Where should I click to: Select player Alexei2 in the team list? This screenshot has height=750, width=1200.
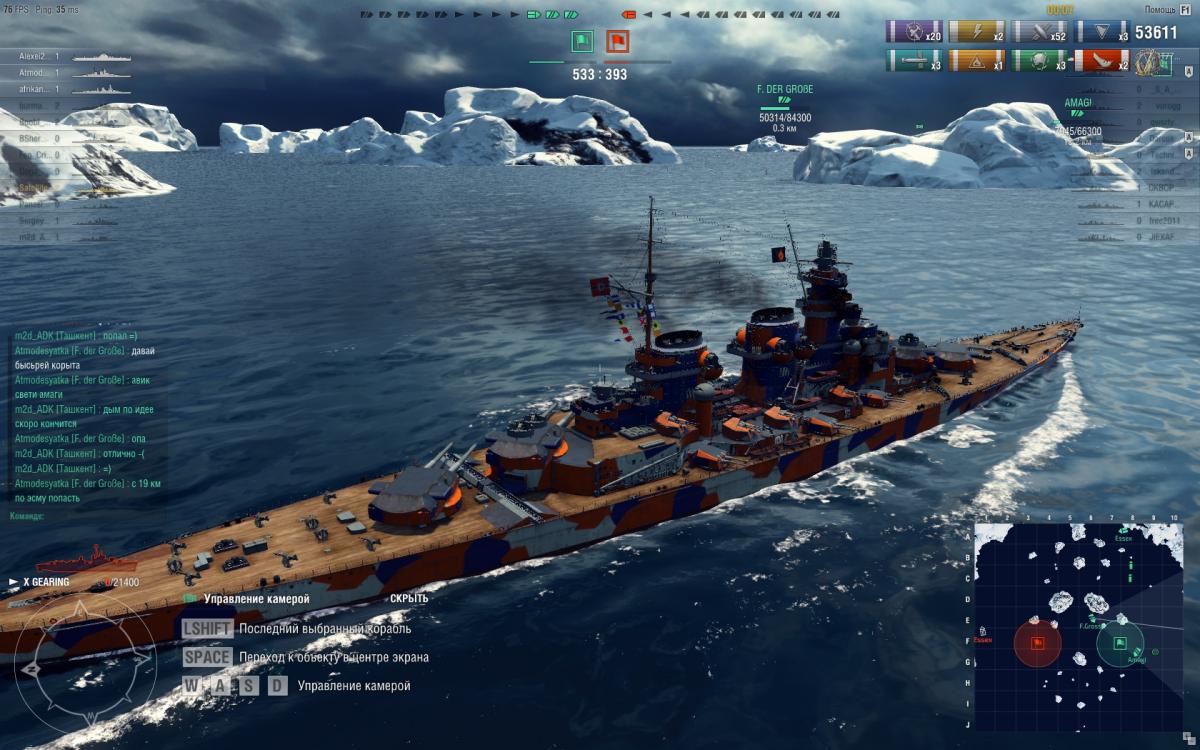click(x=36, y=57)
